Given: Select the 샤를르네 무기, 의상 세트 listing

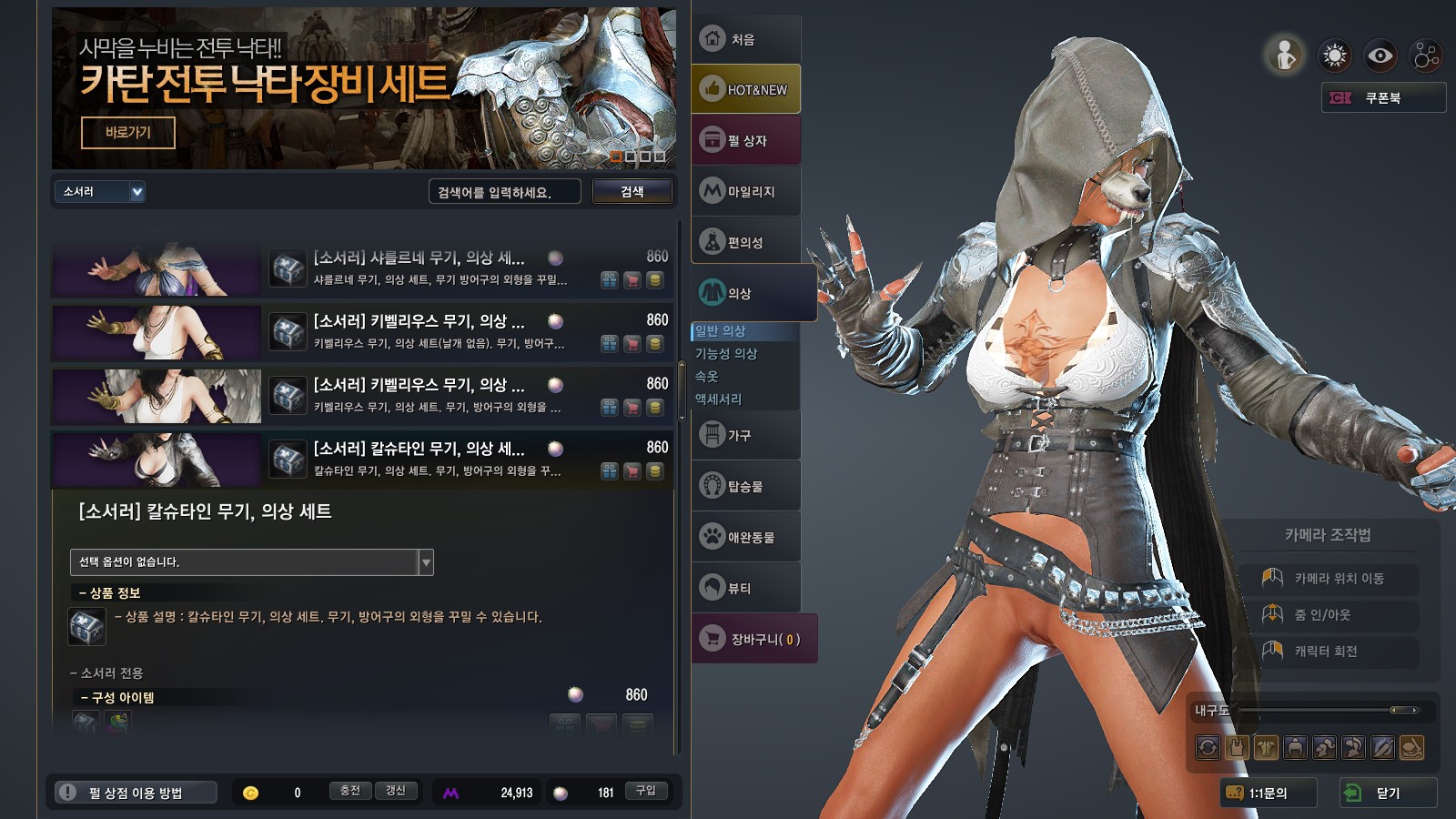Looking at the screenshot, I should [x=419, y=258].
